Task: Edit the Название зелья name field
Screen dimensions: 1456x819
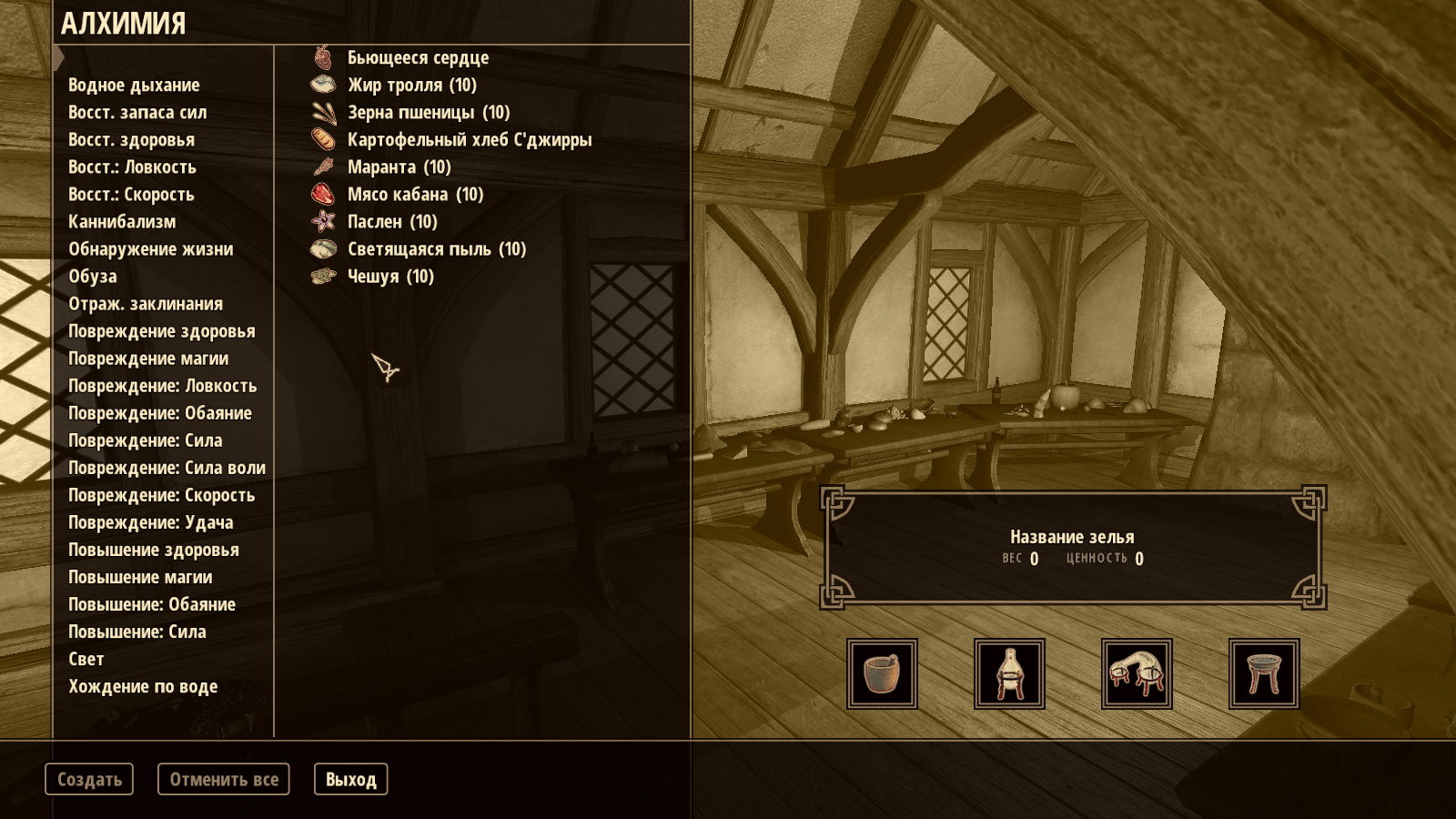Action: click(x=1072, y=537)
